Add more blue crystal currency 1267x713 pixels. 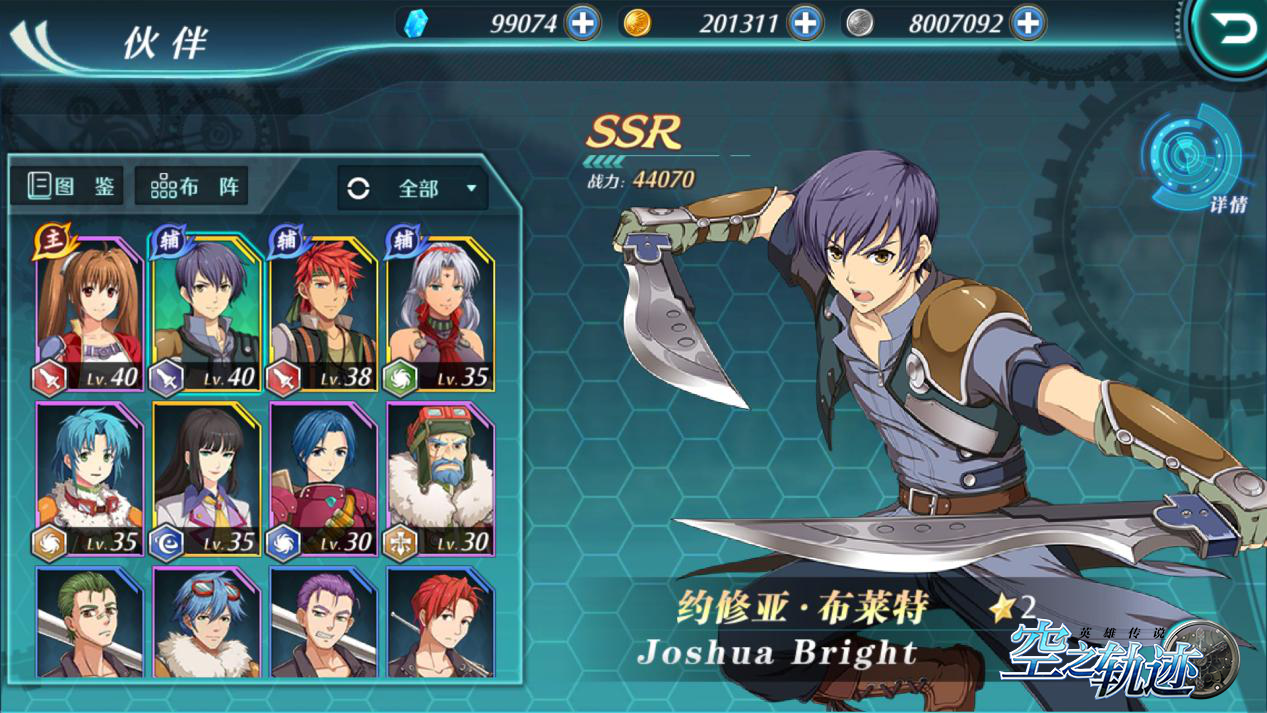point(582,22)
